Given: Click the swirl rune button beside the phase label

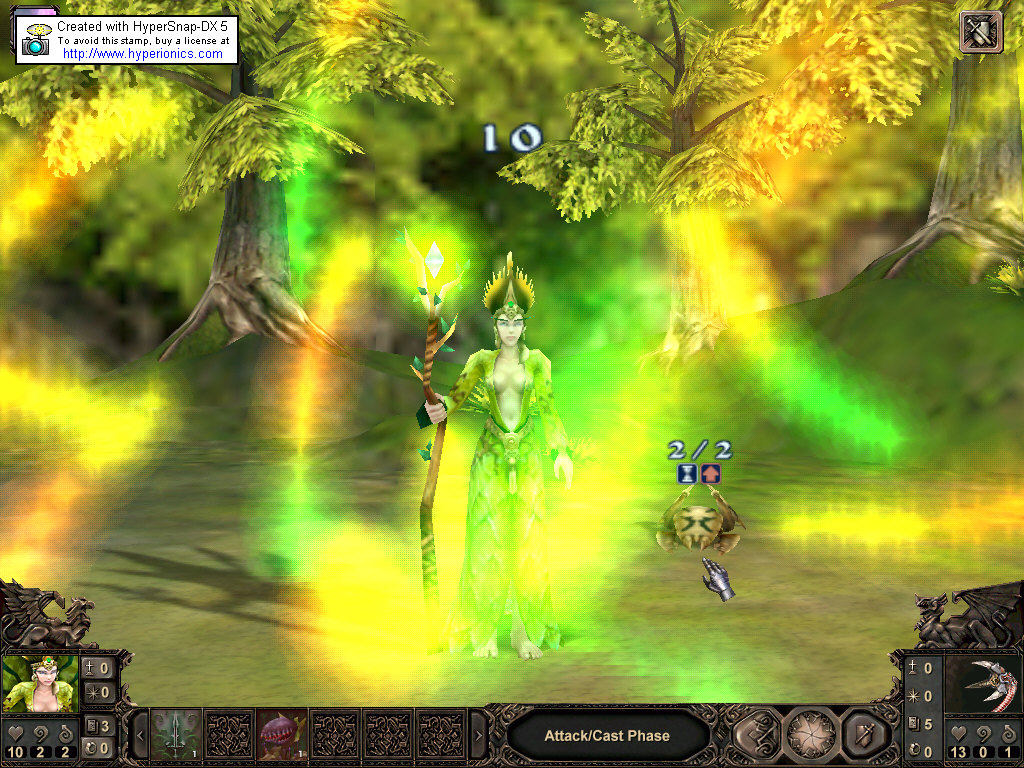Looking at the screenshot, I should pyautogui.click(x=757, y=735).
